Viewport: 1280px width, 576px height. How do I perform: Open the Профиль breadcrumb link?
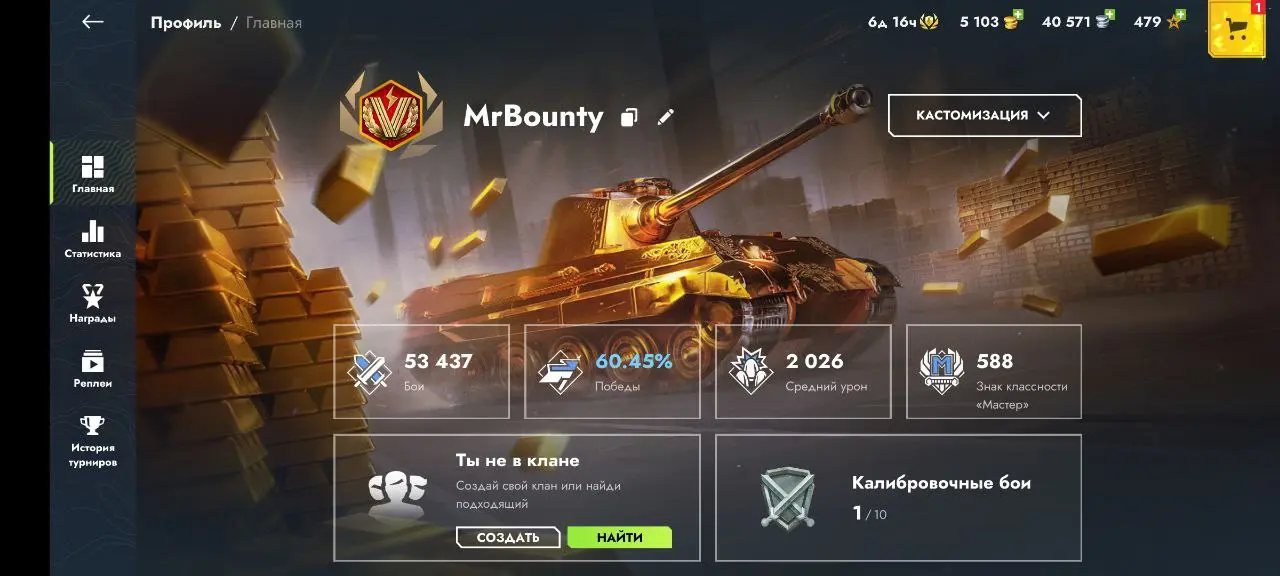[186, 22]
